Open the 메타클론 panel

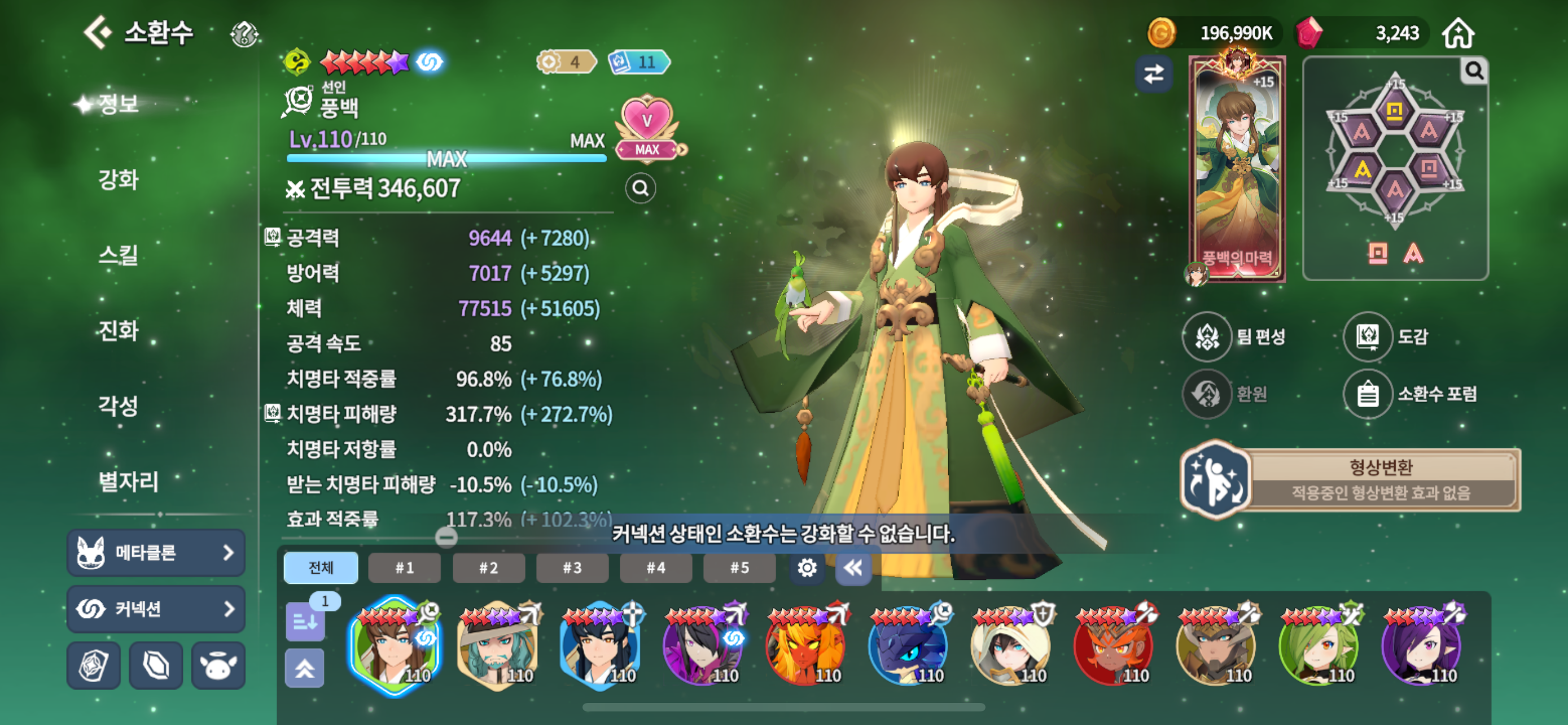156,553
